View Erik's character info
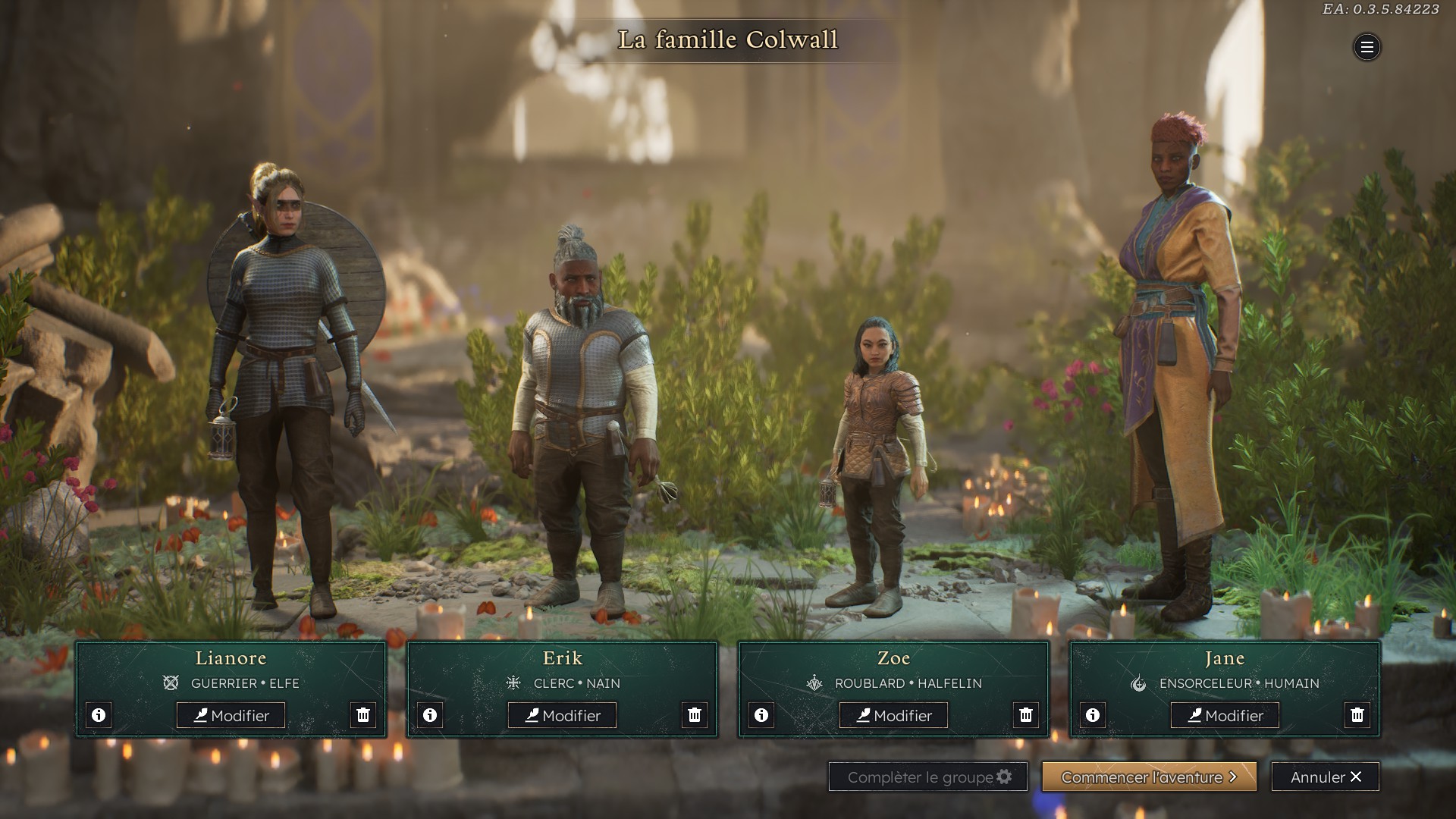The height and width of the screenshot is (819, 1456). 430,715
